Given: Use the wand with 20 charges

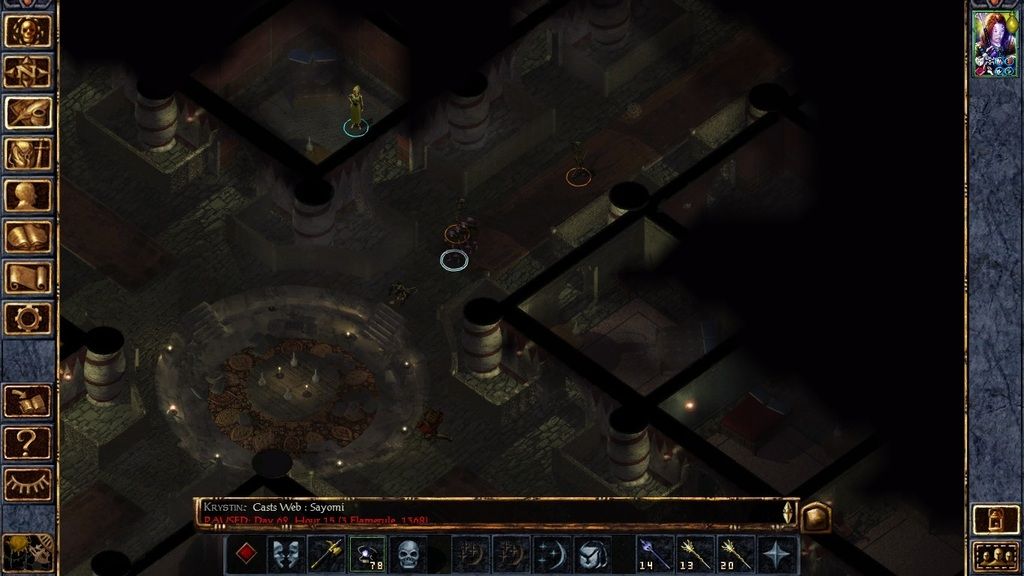Looking at the screenshot, I should [736, 554].
